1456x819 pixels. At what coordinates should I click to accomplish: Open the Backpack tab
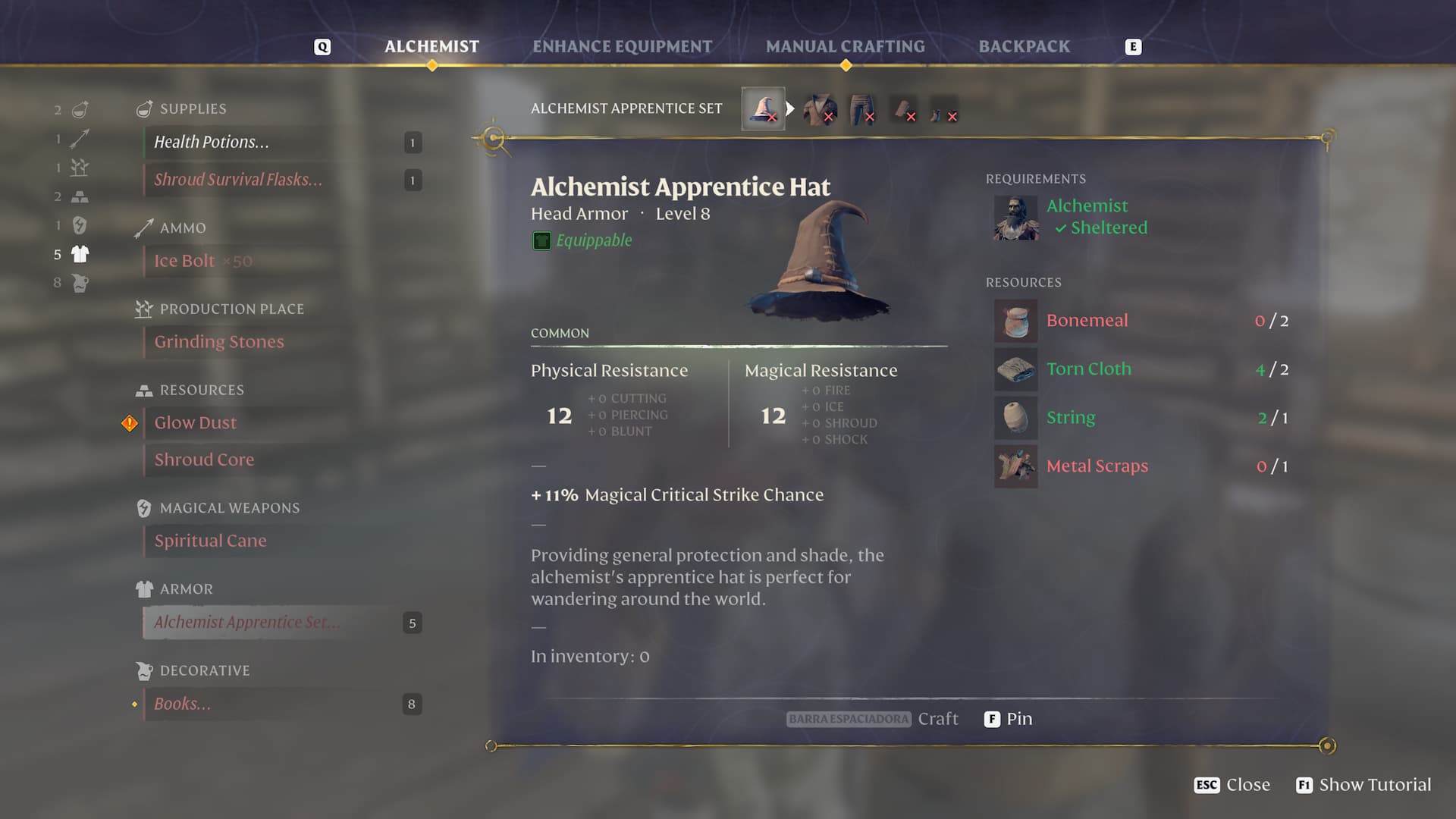pyautogui.click(x=1025, y=45)
